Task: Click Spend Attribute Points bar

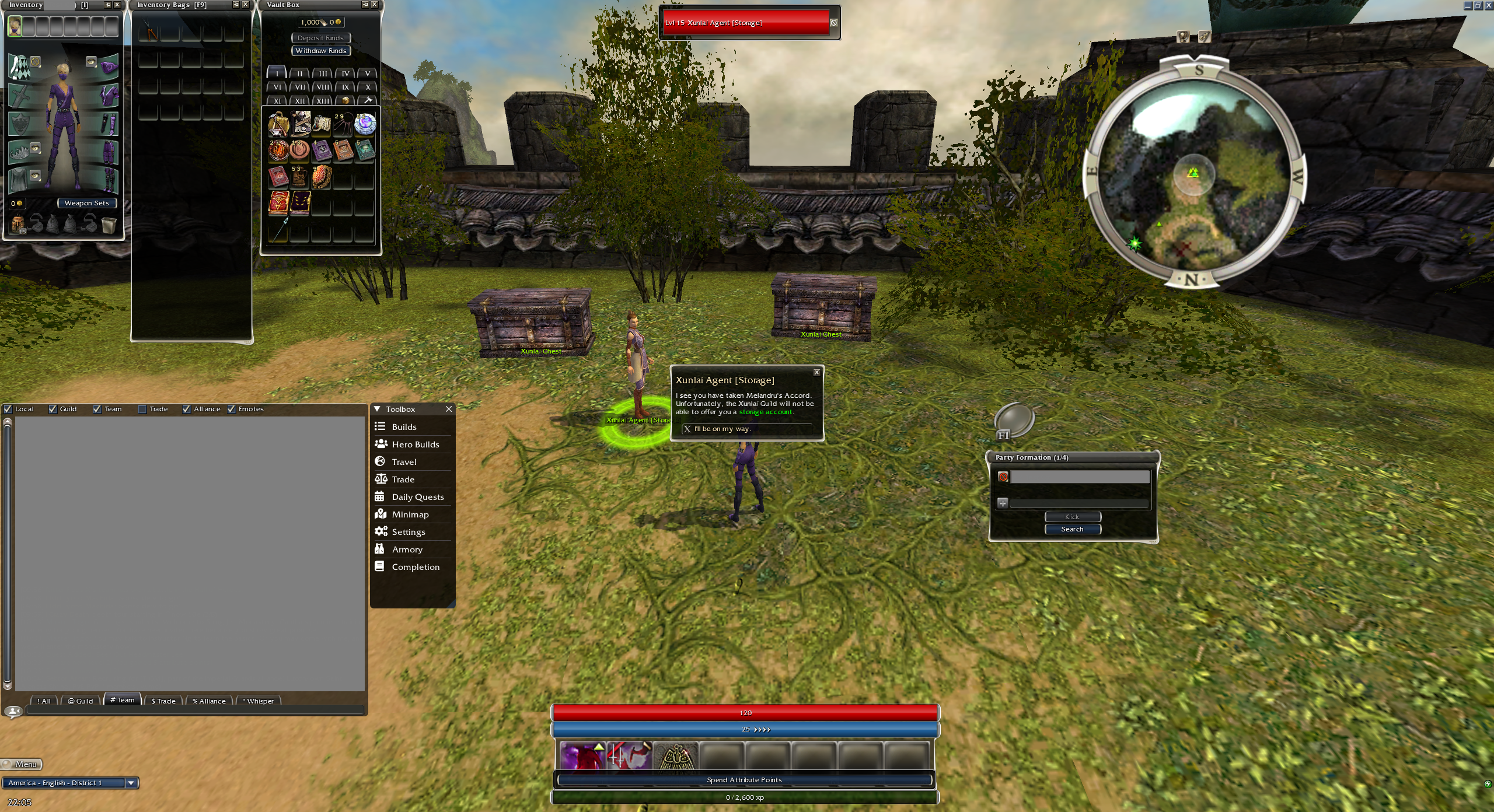Action: point(744,780)
